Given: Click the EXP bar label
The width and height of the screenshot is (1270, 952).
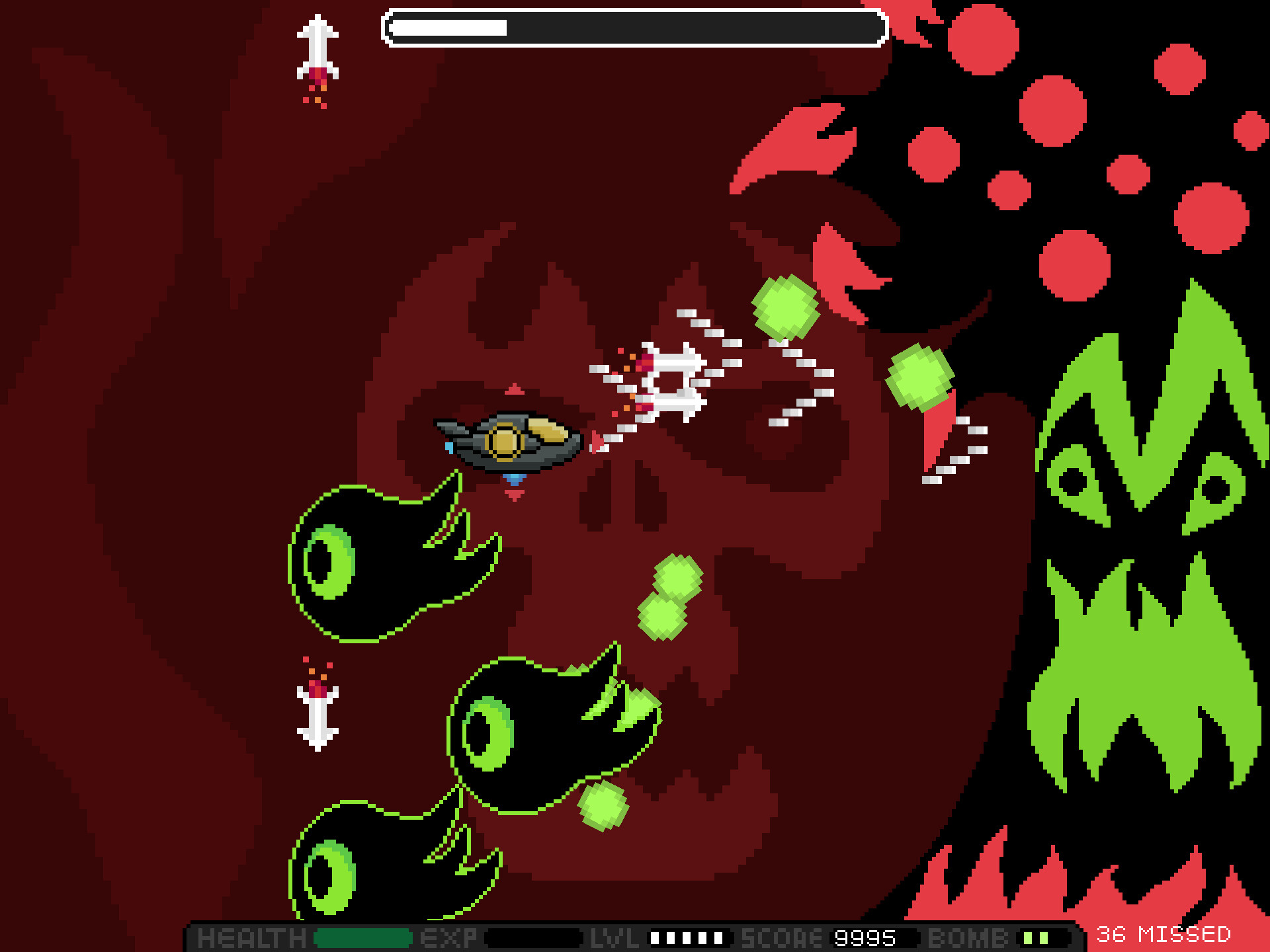Looking at the screenshot, I should (x=450, y=937).
